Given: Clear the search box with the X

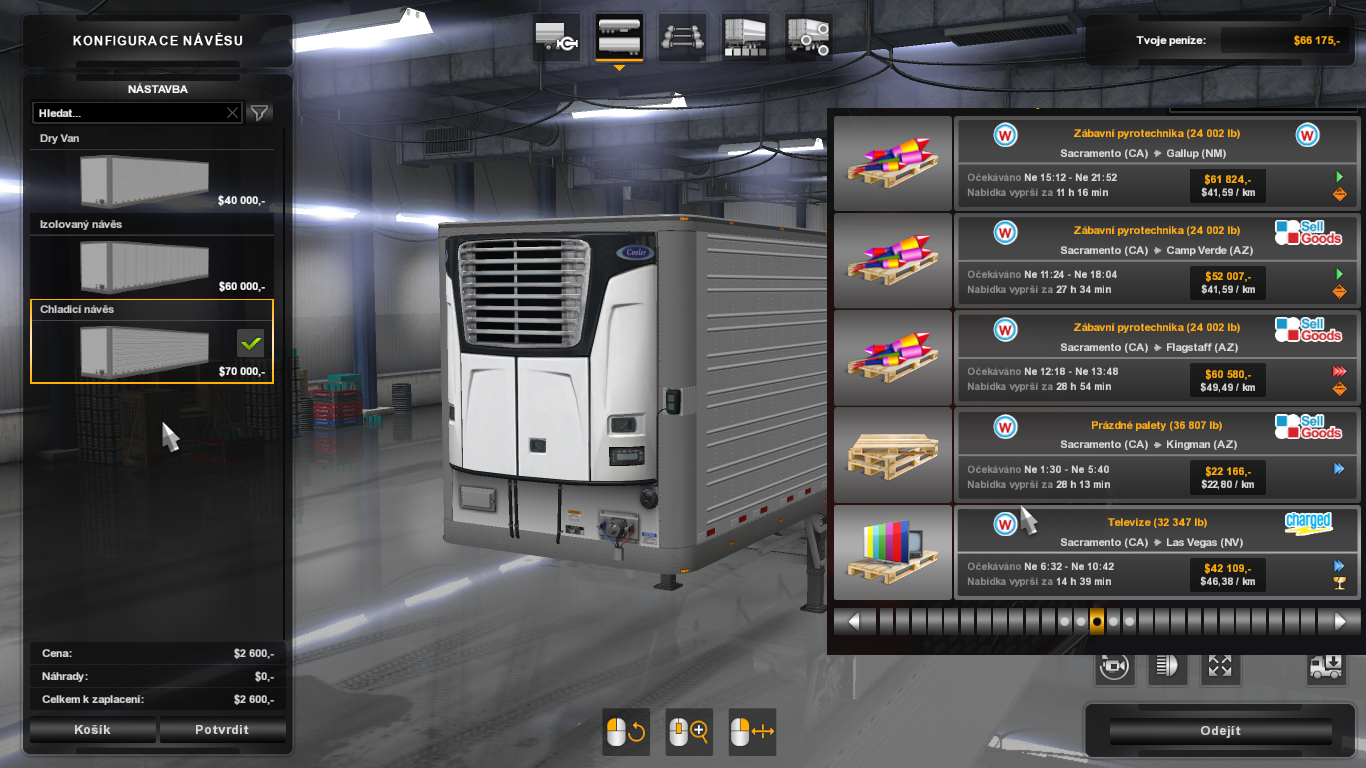Looking at the screenshot, I should pyautogui.click(x=233, y=113).
